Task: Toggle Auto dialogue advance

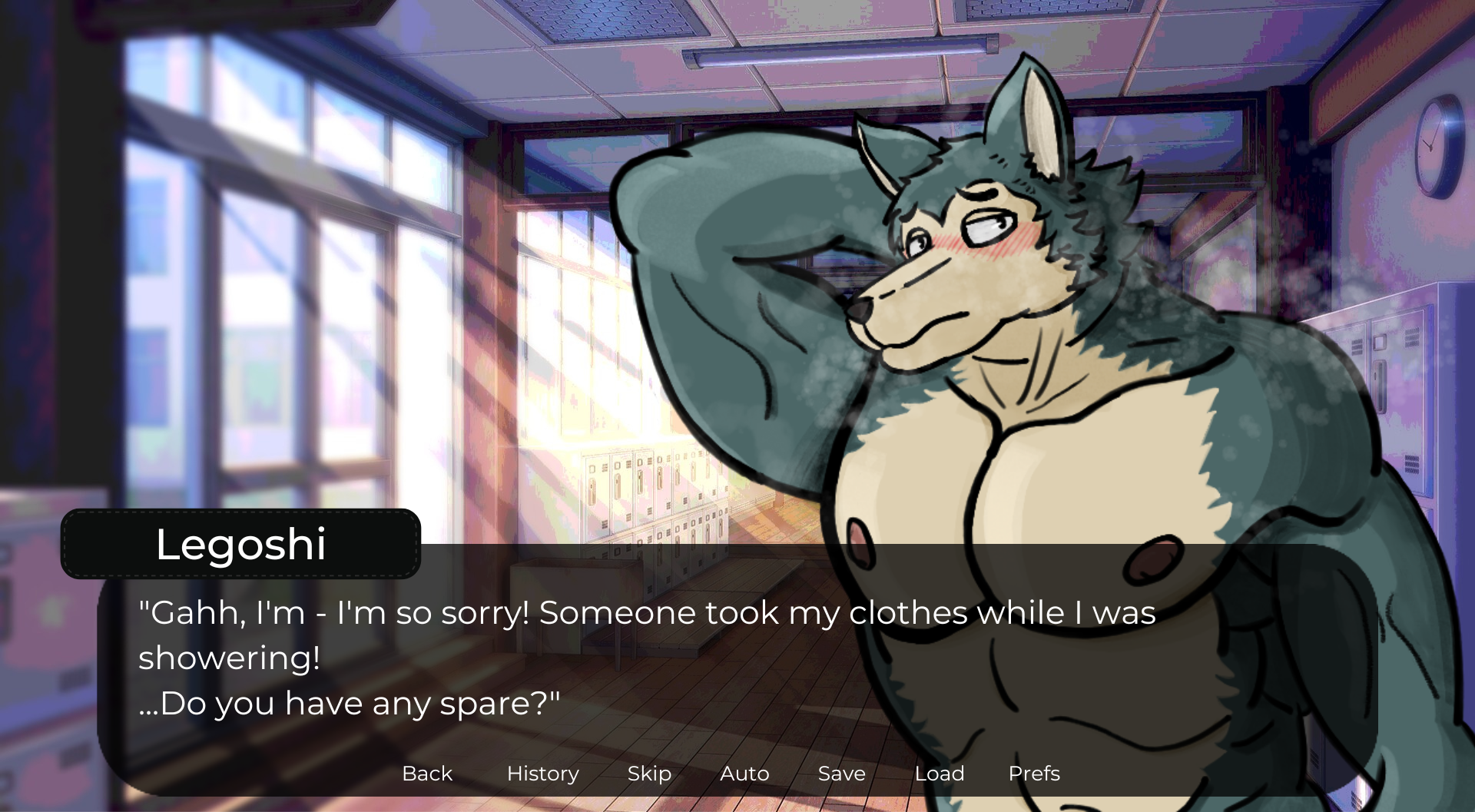Action: click(x=744, y=774)
